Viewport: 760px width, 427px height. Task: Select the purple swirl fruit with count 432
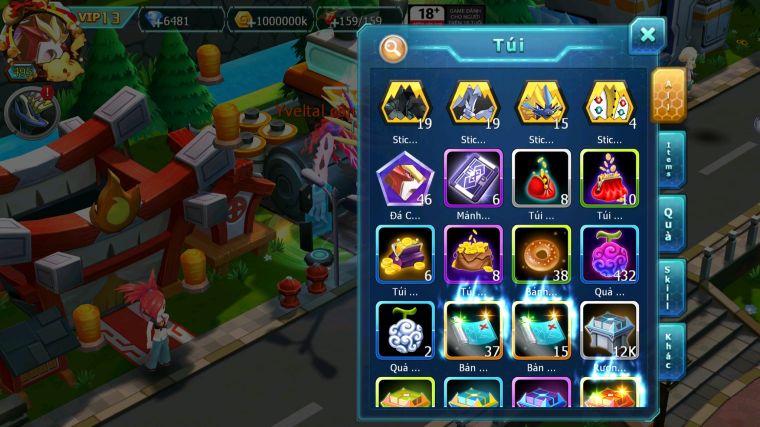tap(609, 254)
